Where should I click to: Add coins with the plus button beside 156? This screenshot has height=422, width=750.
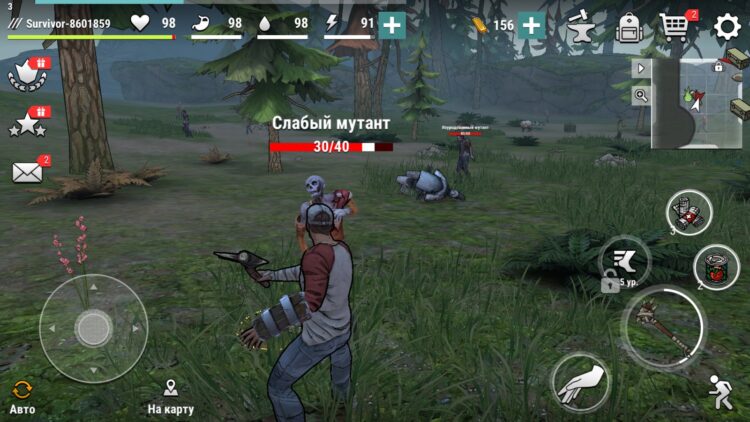pyautogui.click(x=532, y=26)
